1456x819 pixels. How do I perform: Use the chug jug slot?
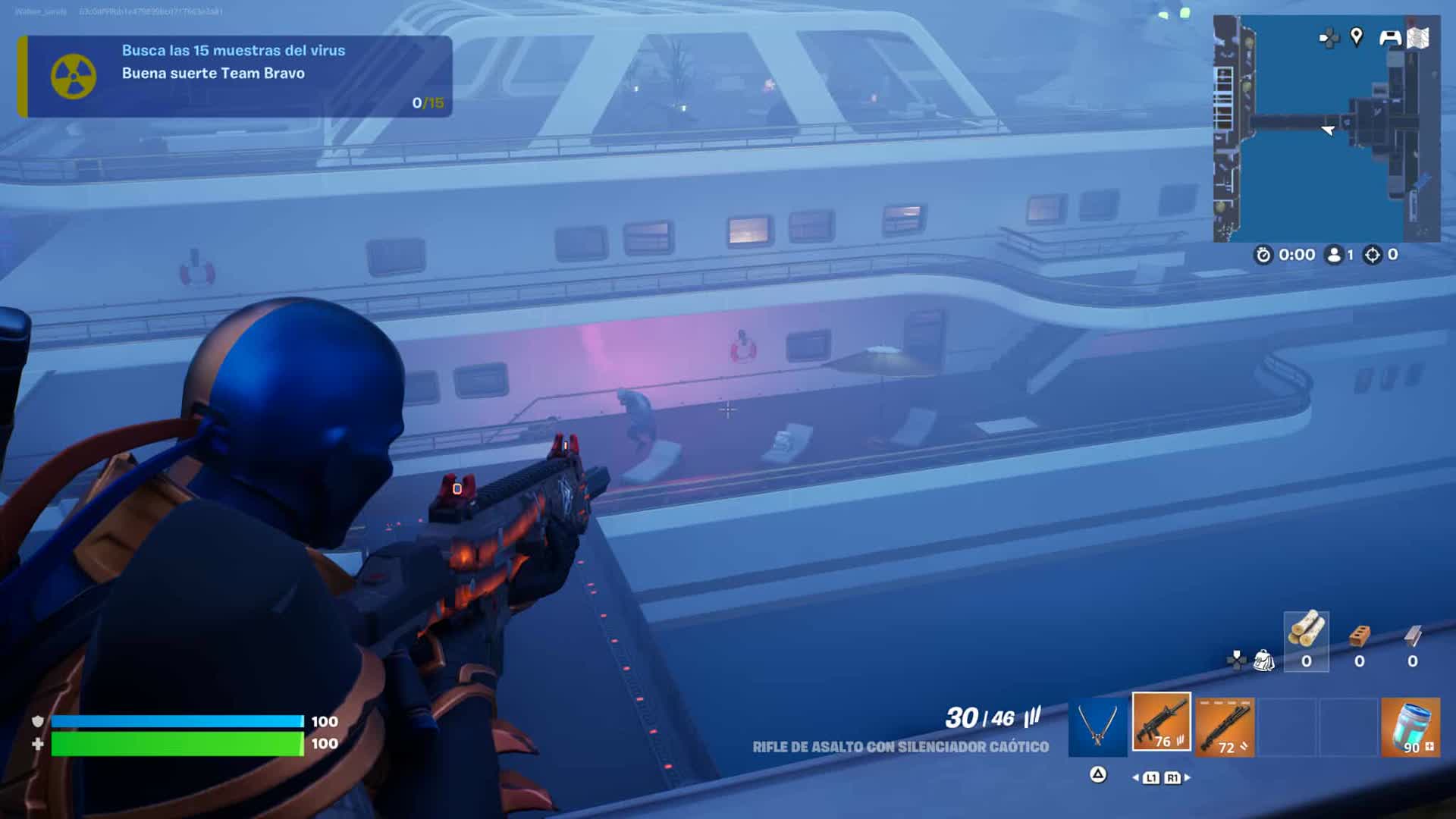1410,728
